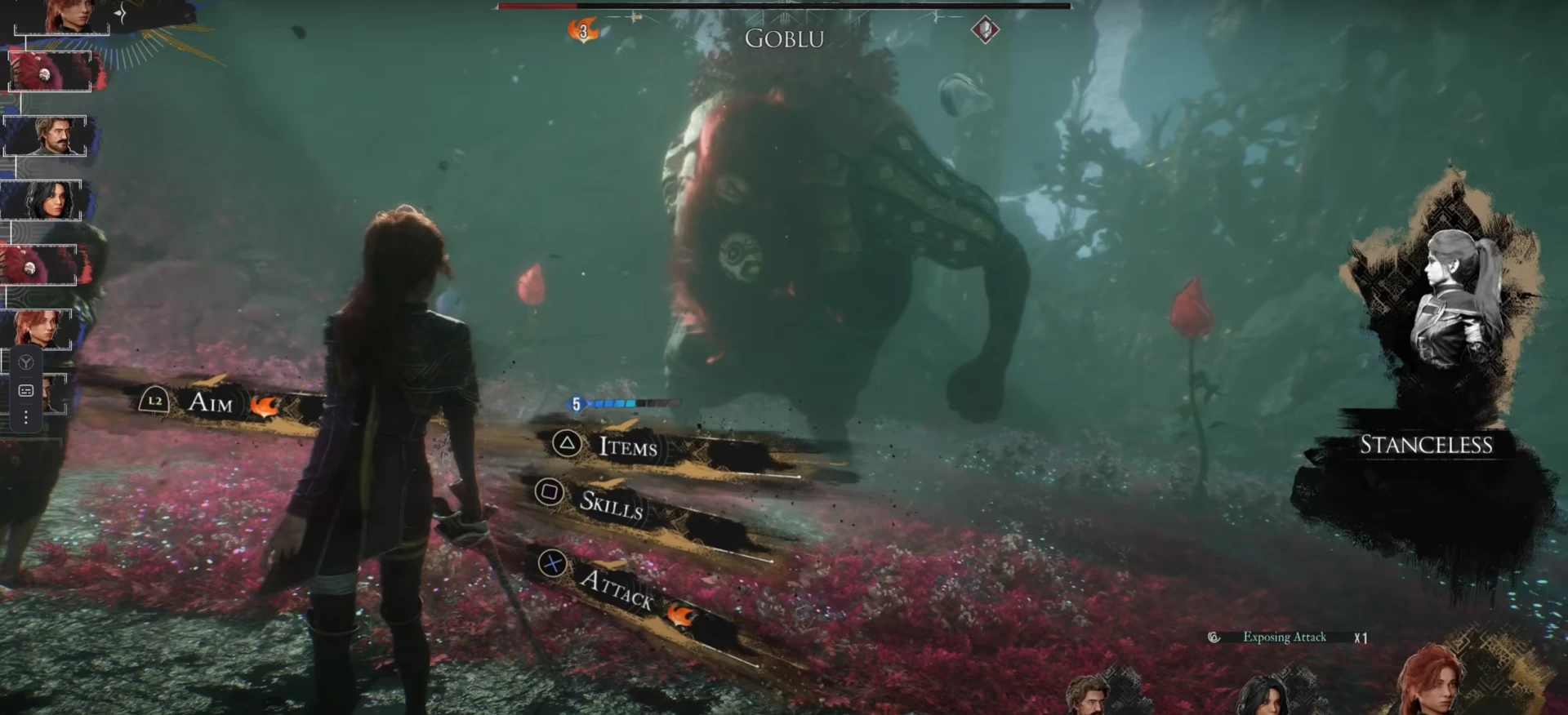Image resolution: width=1568 pixels, height=715 pixels.
Task: Choose the Attack command
Action: tap(617, 588)
